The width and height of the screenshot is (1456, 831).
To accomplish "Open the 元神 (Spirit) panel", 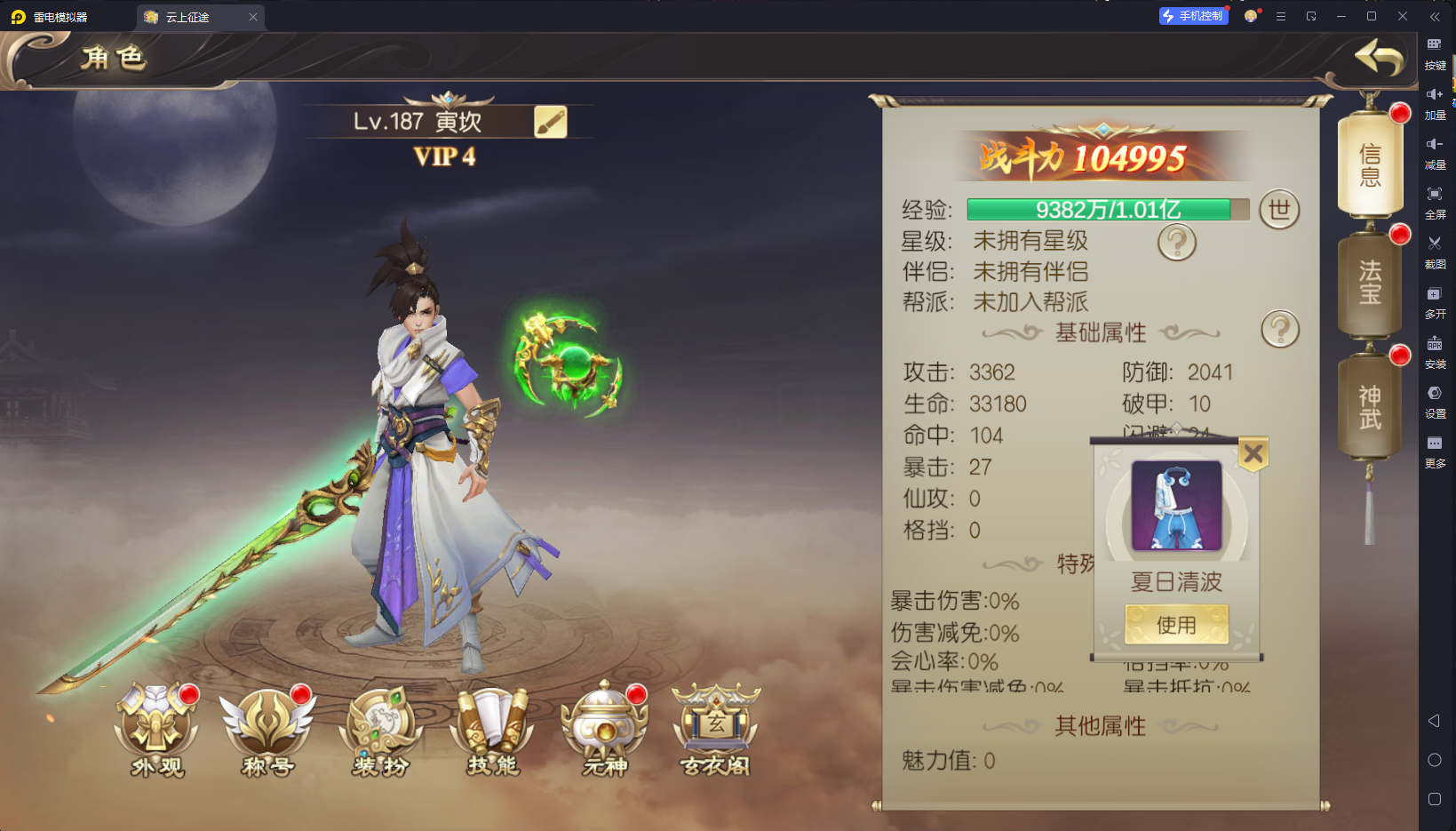I will click(x=605, y=729).
